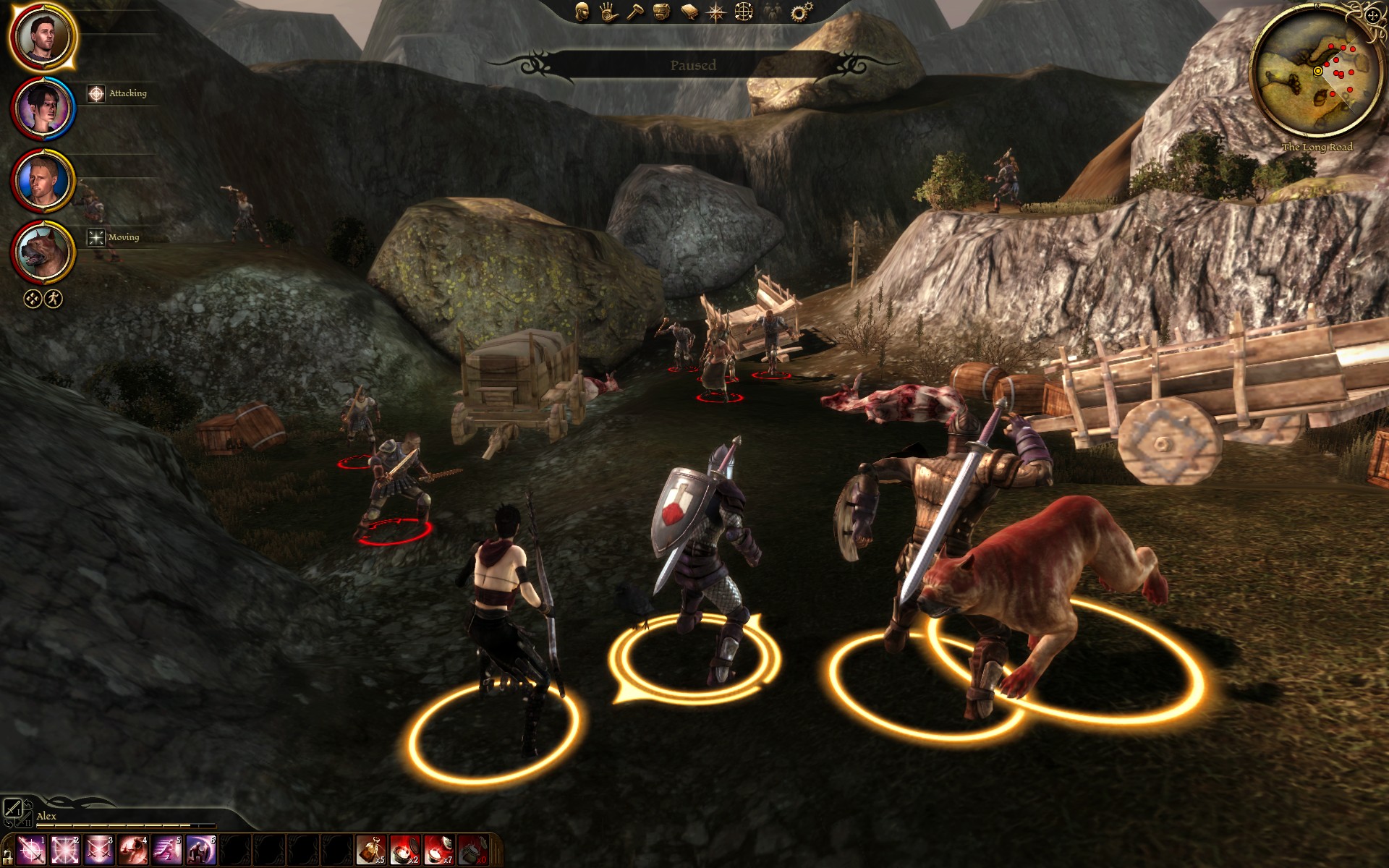The image size is (1389, 868).
Task: Select the dark-haired mage party portrait
Action: [x=43, y=109]
